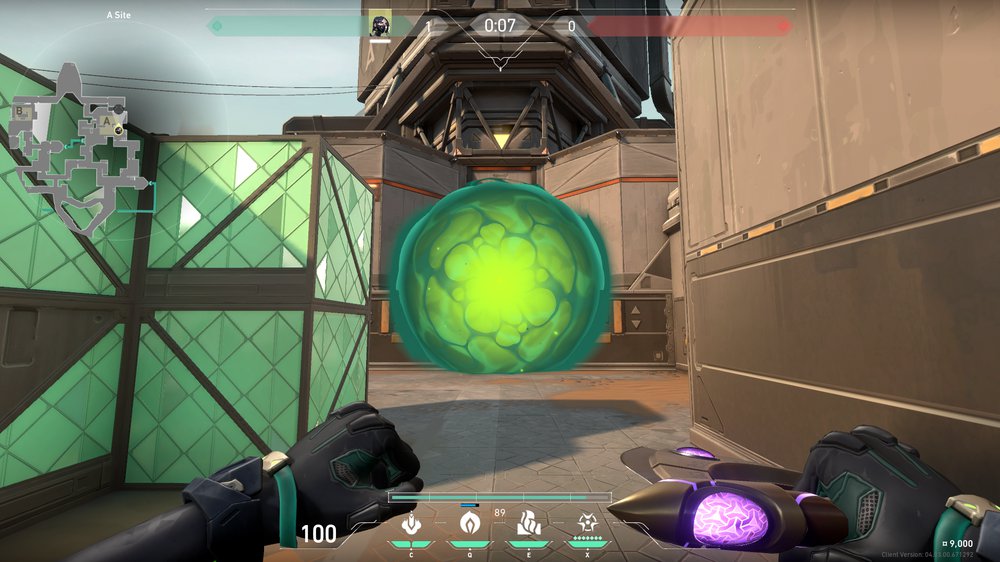The image size is (1000, 562).
Task: Select the A site marker on minimap
Action: point(106,122)
